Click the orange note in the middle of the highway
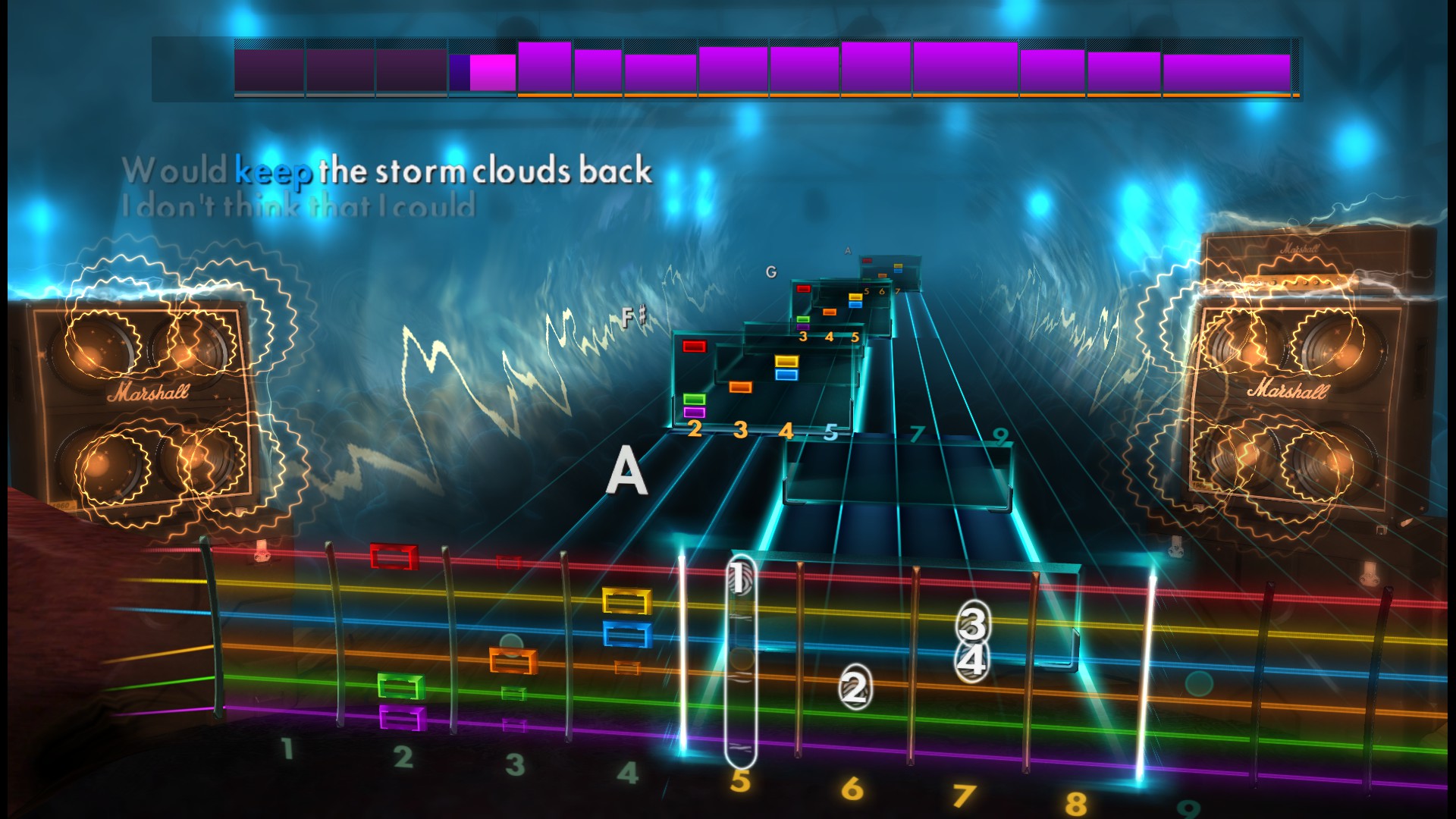This screenshot has height=819, width=1456. [x=741, y=385]
